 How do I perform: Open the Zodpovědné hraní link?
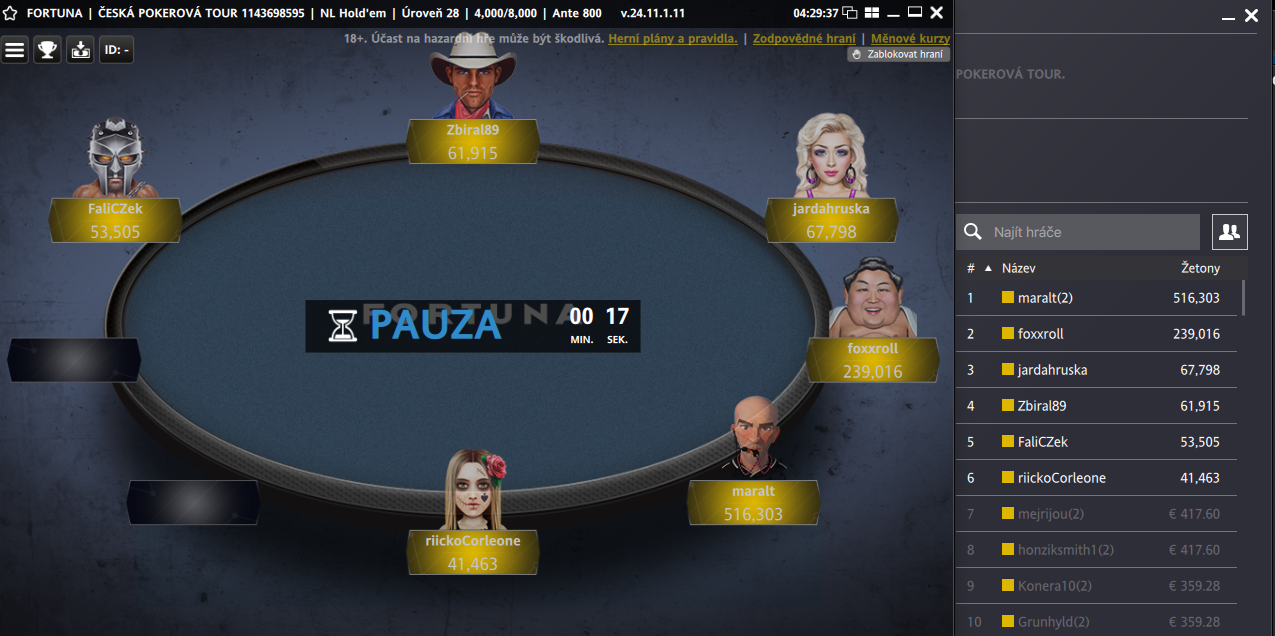point(804,39)
